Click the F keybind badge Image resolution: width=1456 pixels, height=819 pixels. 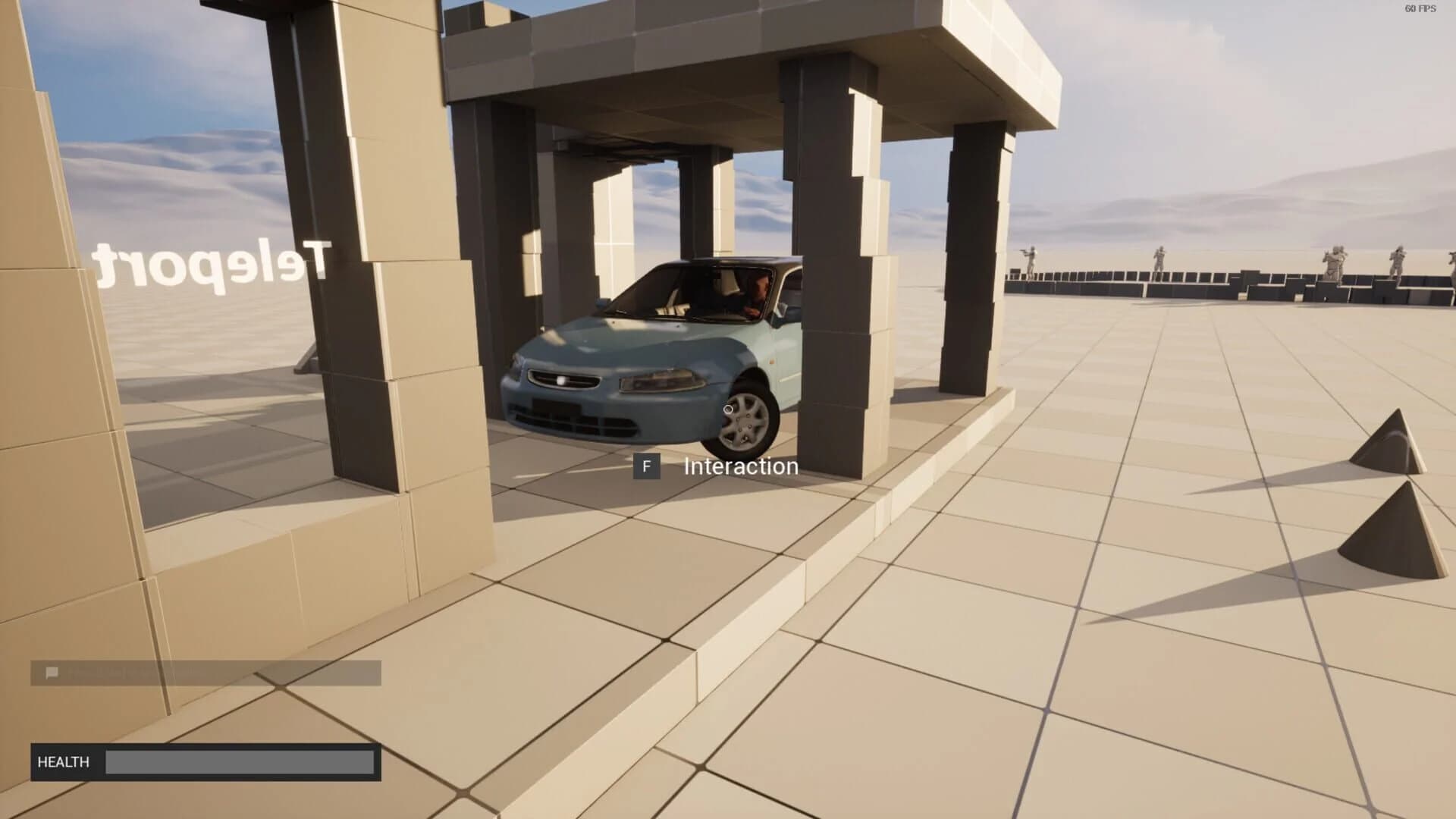click(x=648, y=467)
